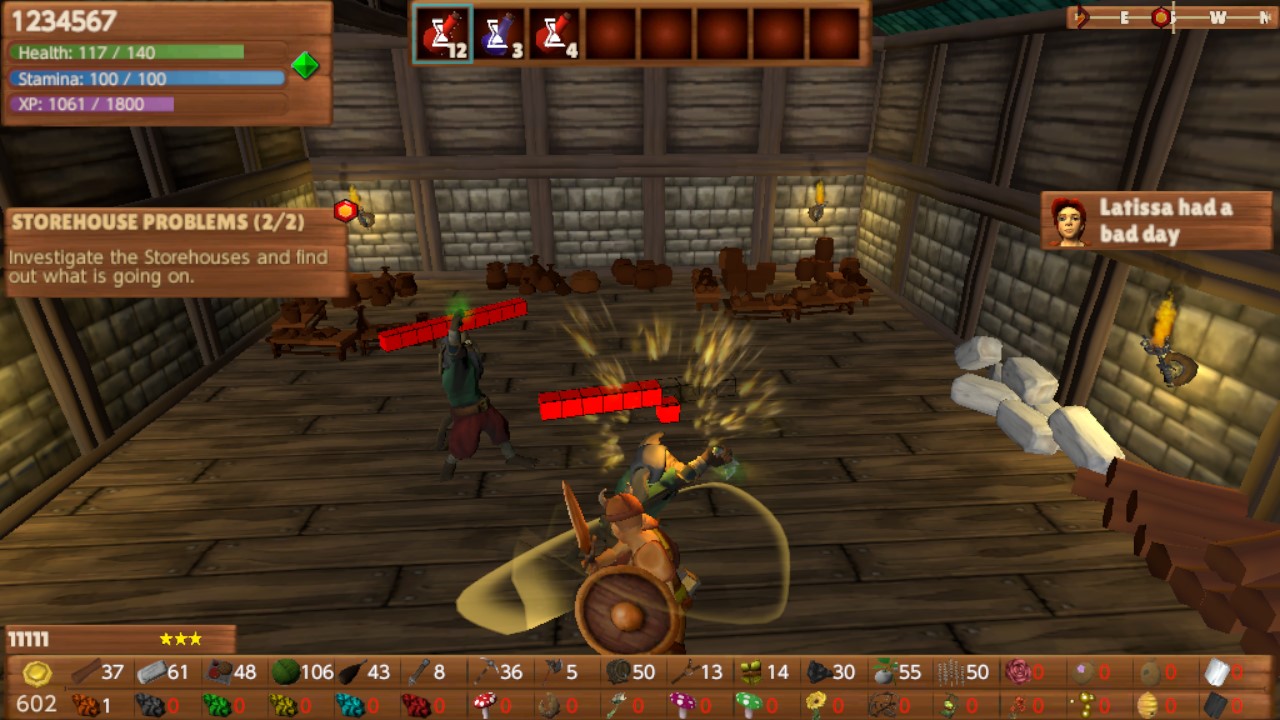Click the green gem beside the health bar
This screenshot has width=1280, height=720.
tap(306, 65)
